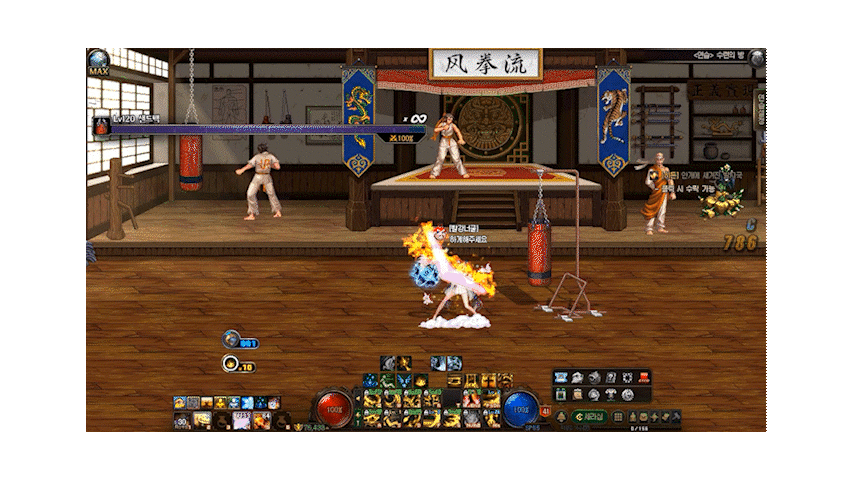Click the blue orb buff icon

pyautogui.click(x=231, y=340)
